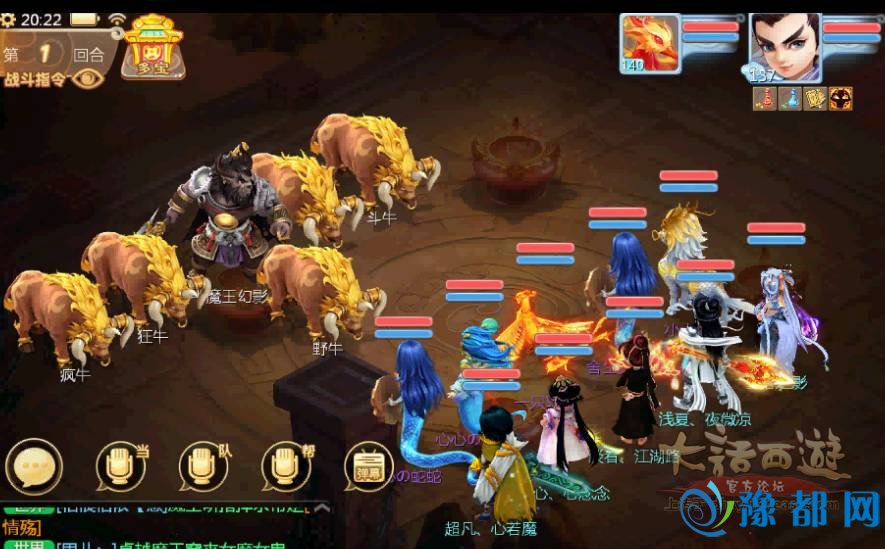885x549 pixels.
Task: Select the phoenix pet portrait
Action: pyautogui.click(x=651, y=42)
